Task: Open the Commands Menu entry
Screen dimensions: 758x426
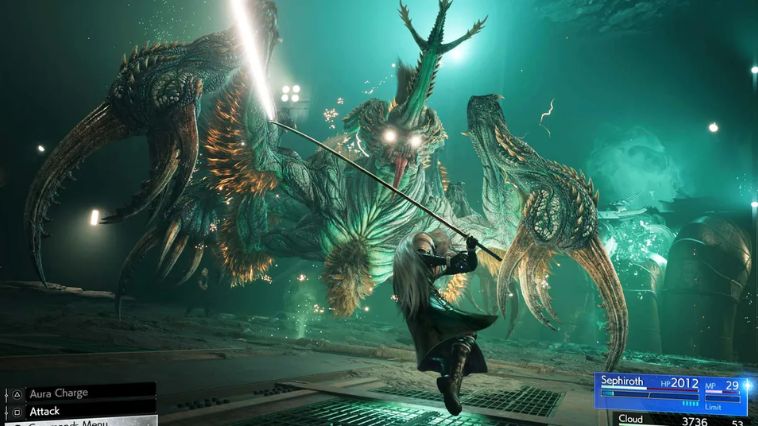Action: pyautogui.click(x=70, y=422)
